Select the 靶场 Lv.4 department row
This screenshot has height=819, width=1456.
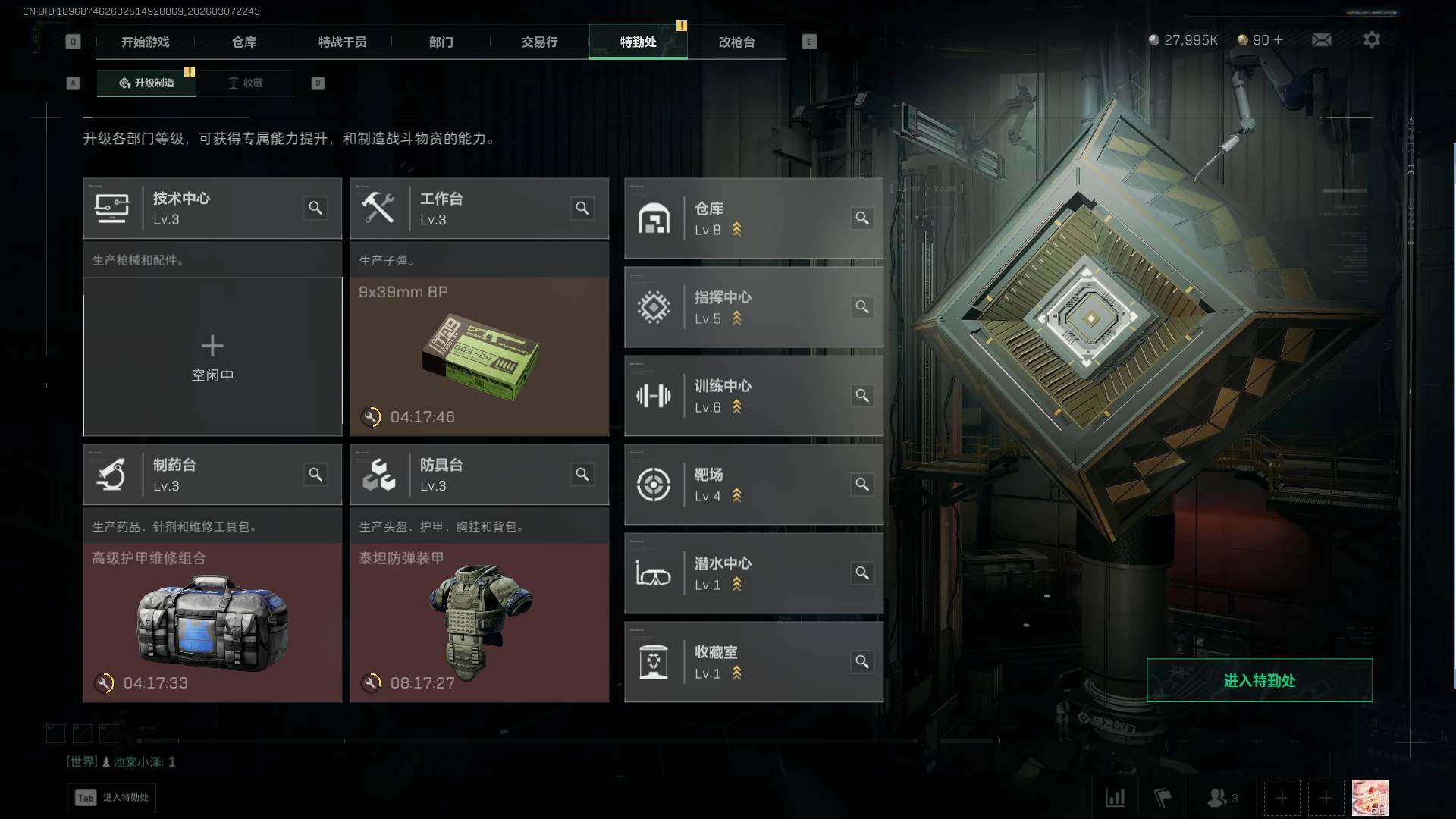[753, 485]
